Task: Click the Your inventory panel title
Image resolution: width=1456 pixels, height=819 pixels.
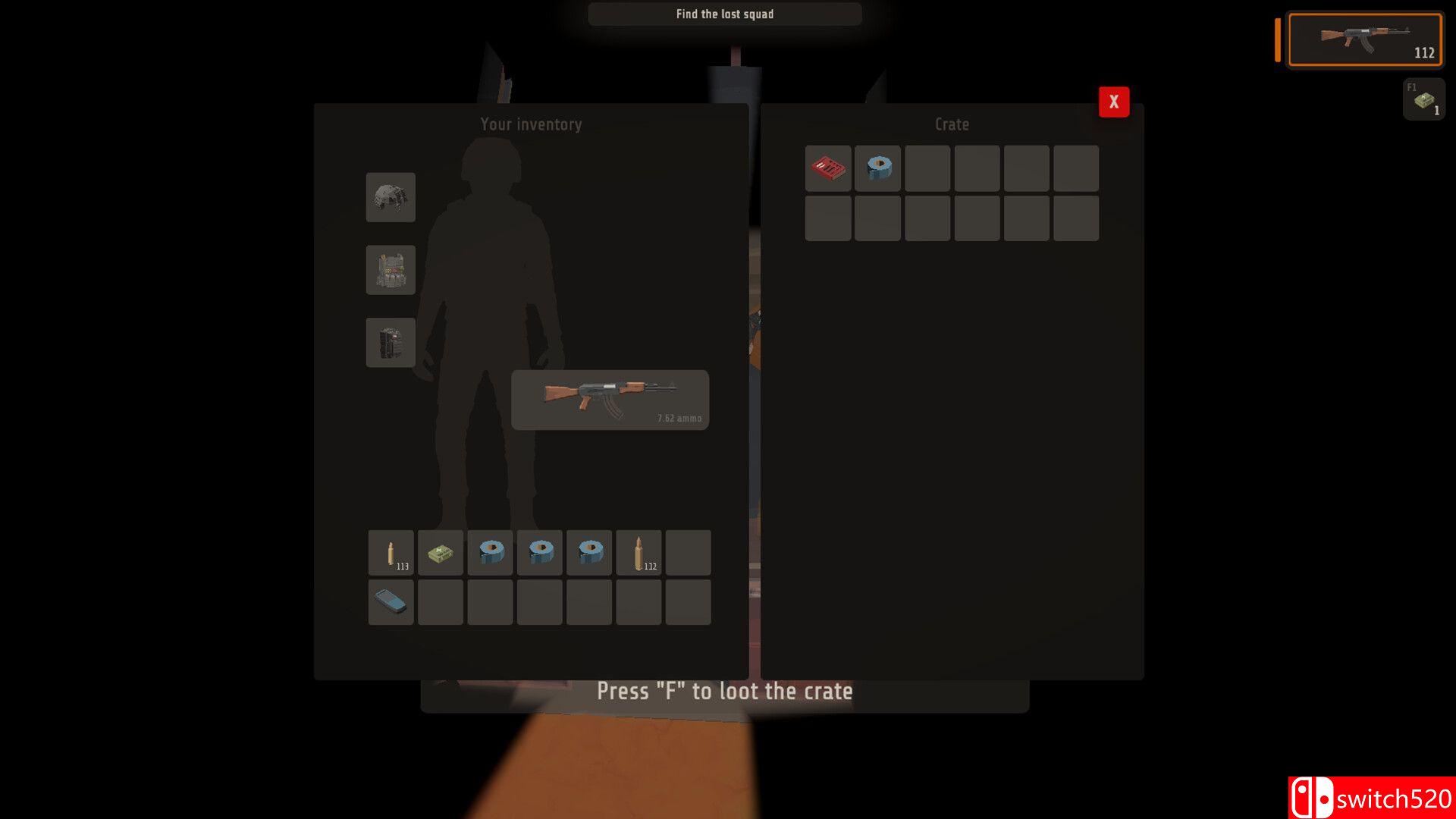Action: tap(530, 124)
